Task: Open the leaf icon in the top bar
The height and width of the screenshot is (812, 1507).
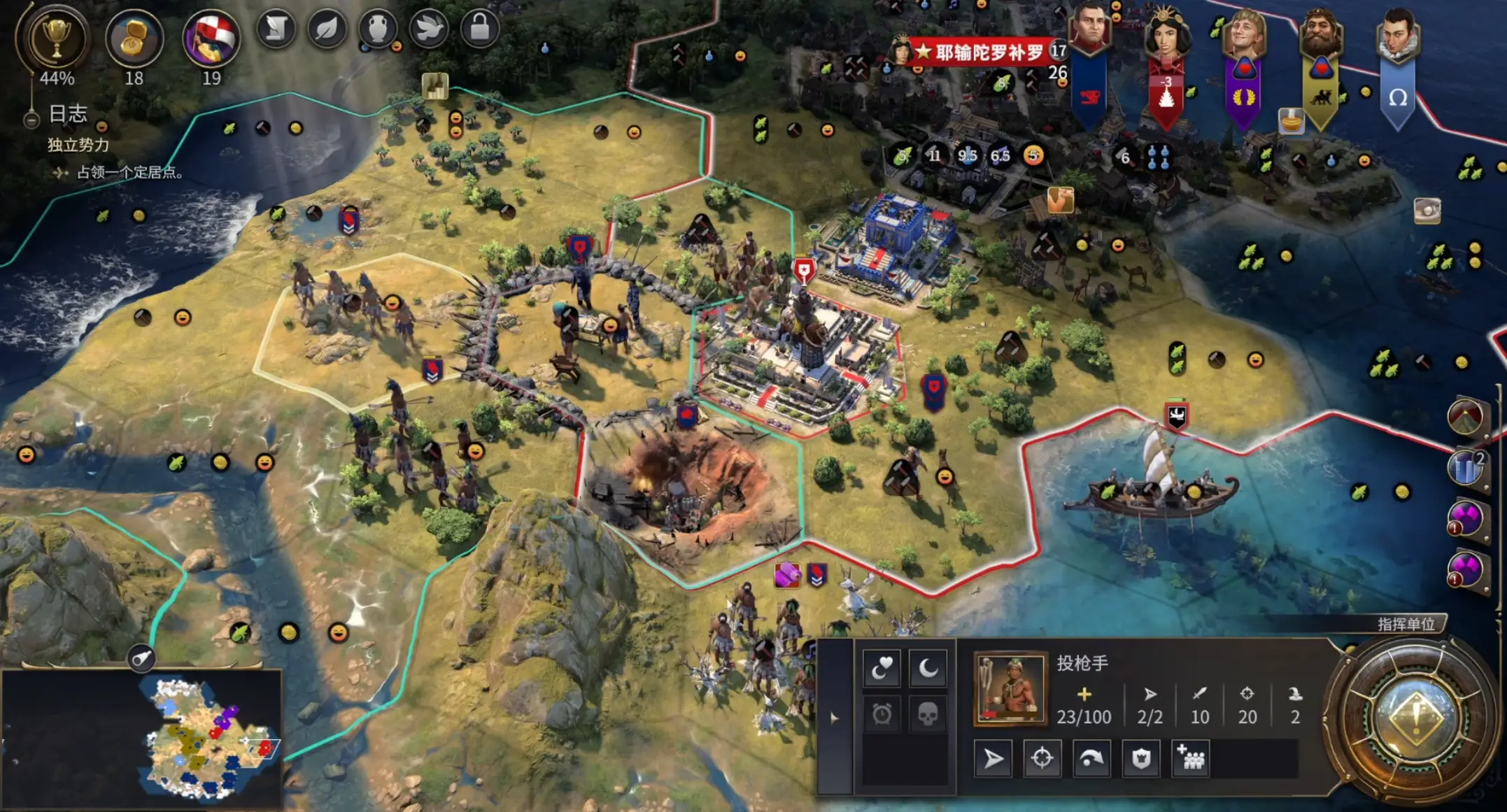Action: pos(327,29)
